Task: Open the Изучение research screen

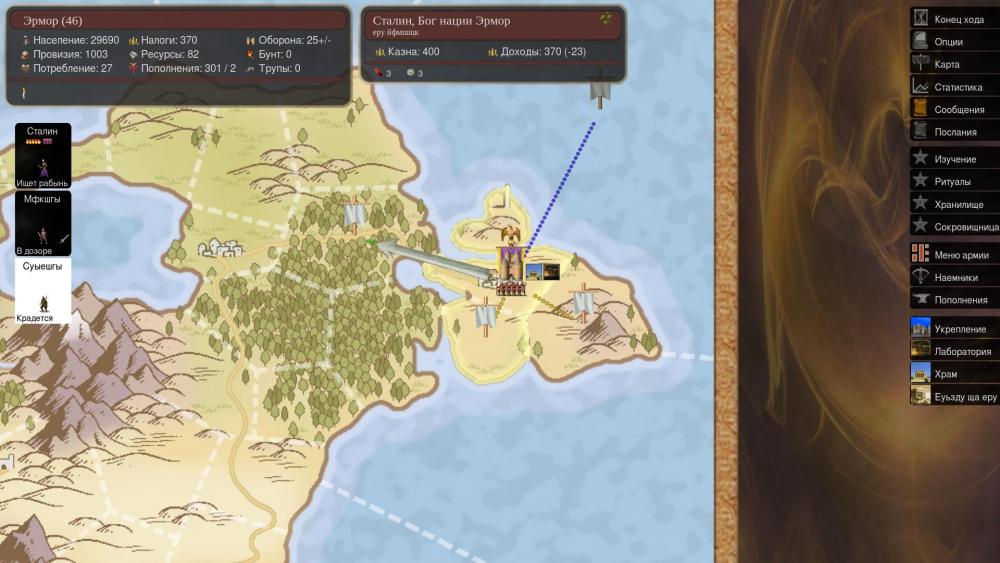Action: click(954, 159)
